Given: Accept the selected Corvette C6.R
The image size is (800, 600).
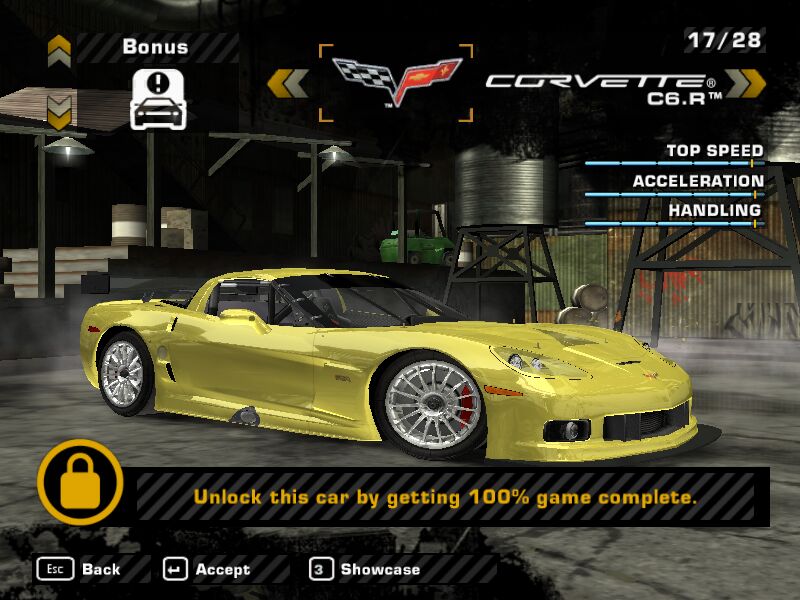Looking at the screenshot, I should coord(207,569).
